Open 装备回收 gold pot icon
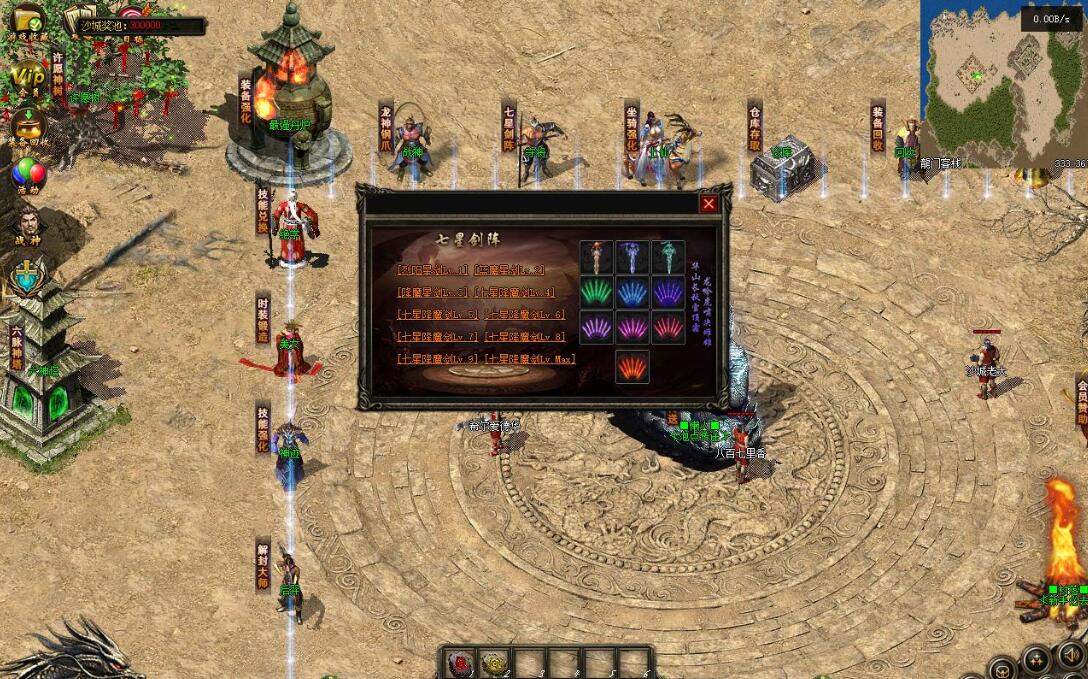Screen dimensions: 1088x679 [x=28, y=127]
